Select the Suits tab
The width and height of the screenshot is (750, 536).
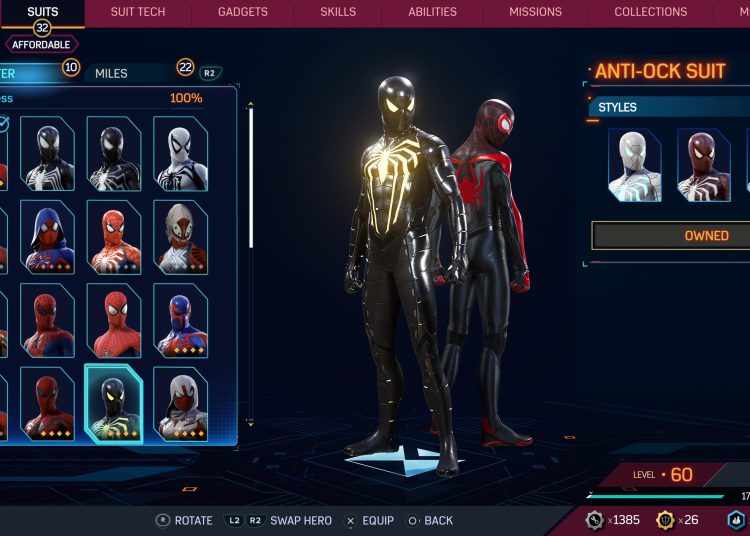(x=42, y=12)
